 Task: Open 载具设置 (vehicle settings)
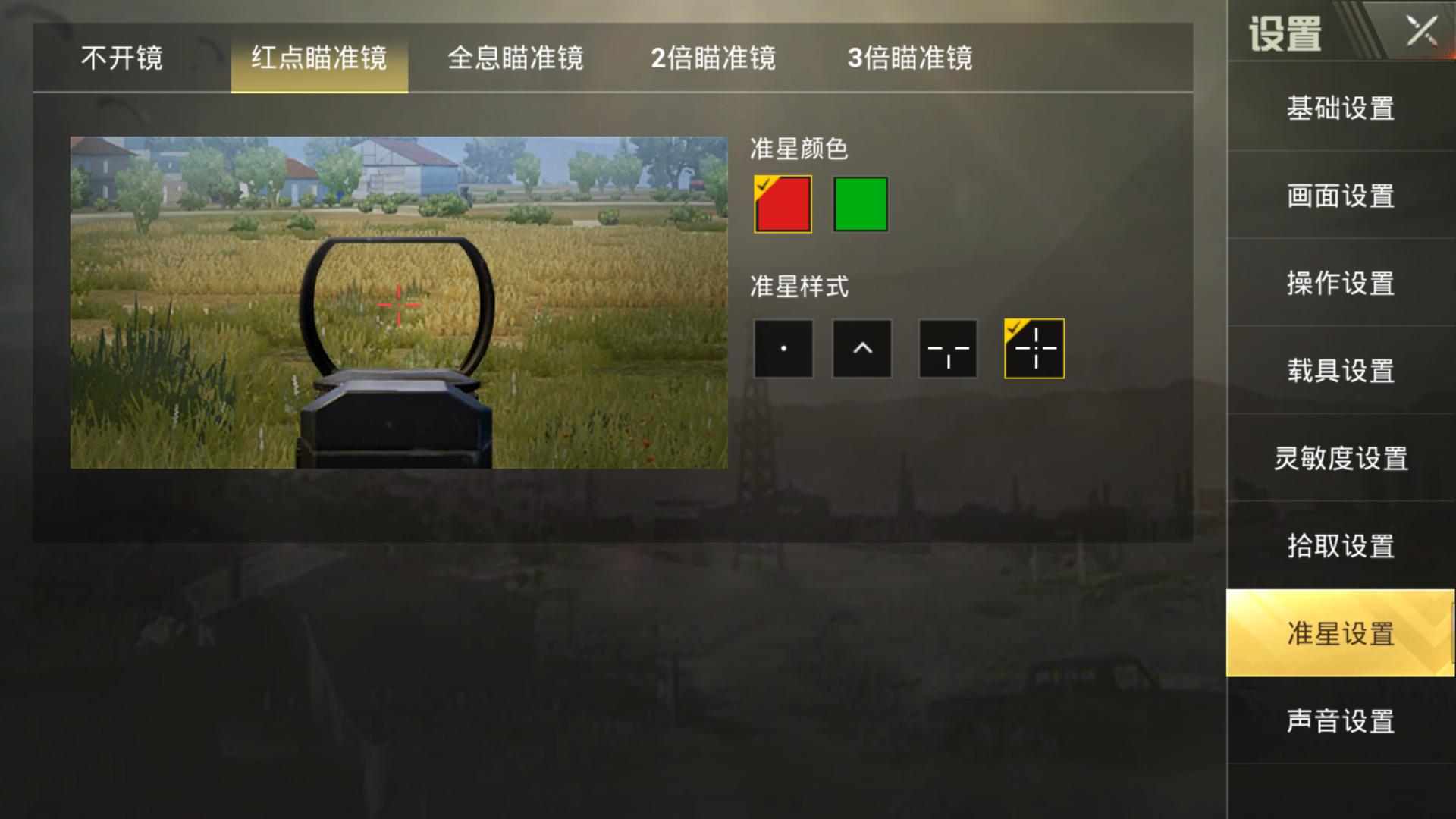pyautogui.click(x=1339, y=371)
